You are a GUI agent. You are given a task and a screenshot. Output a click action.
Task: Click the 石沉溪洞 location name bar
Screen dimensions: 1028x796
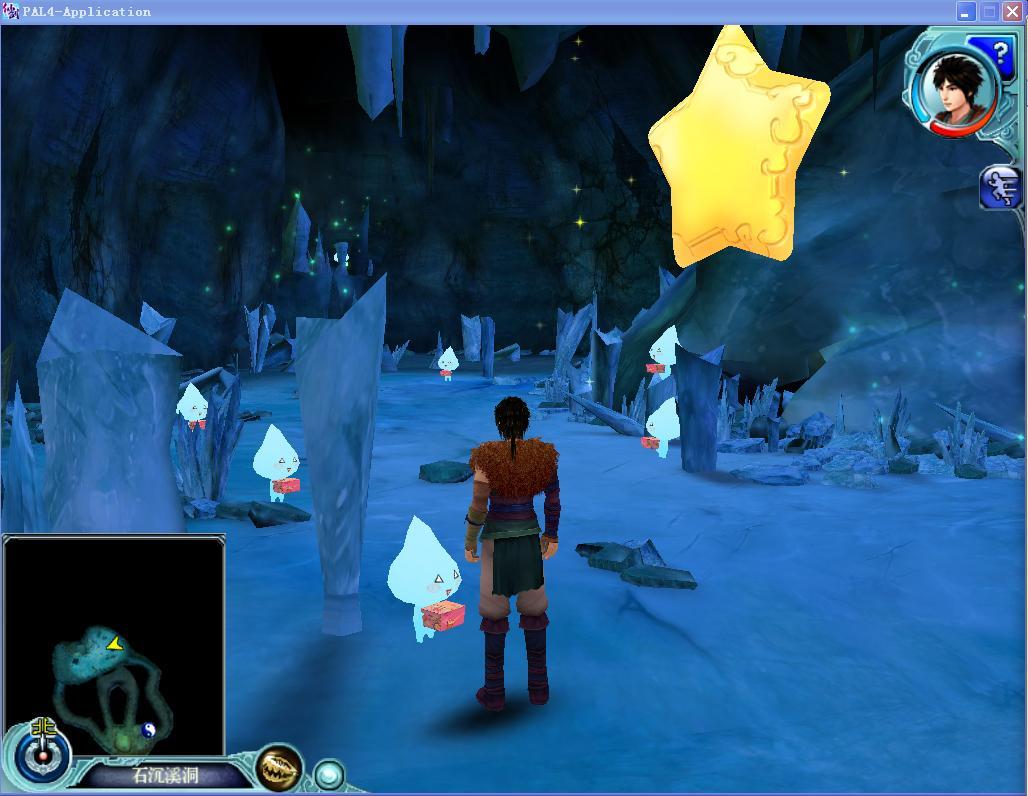[x=166, y=775]
